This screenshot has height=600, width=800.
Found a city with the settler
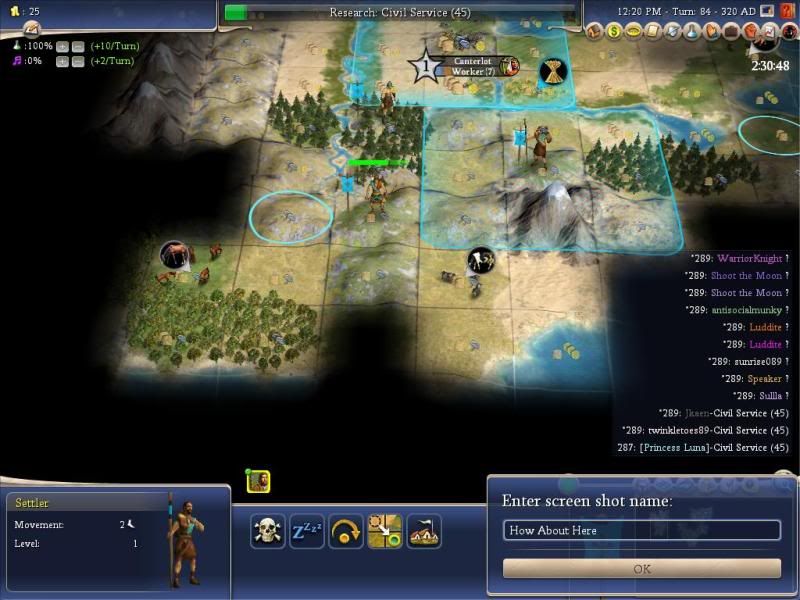pos(423,530)
